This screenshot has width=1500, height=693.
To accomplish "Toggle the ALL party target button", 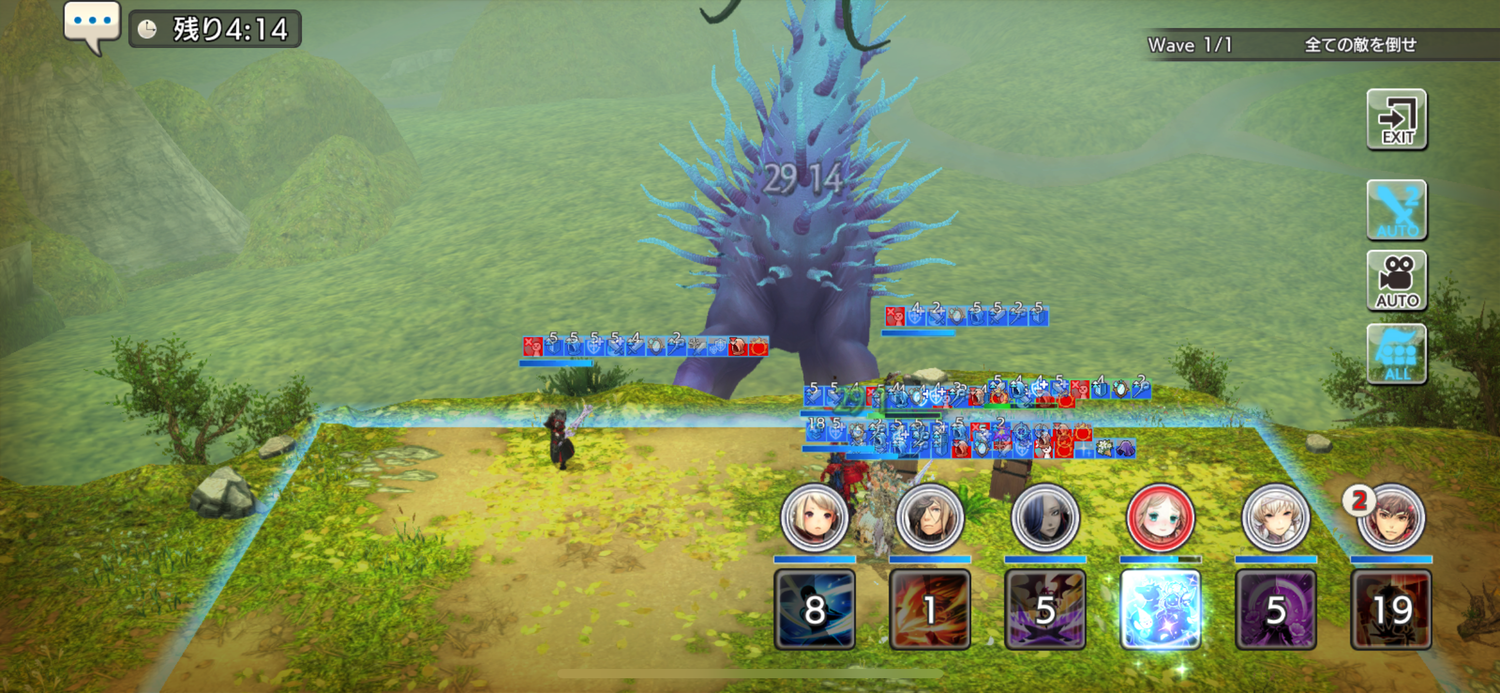I will pyautogui.click(x=1397, y=353).
